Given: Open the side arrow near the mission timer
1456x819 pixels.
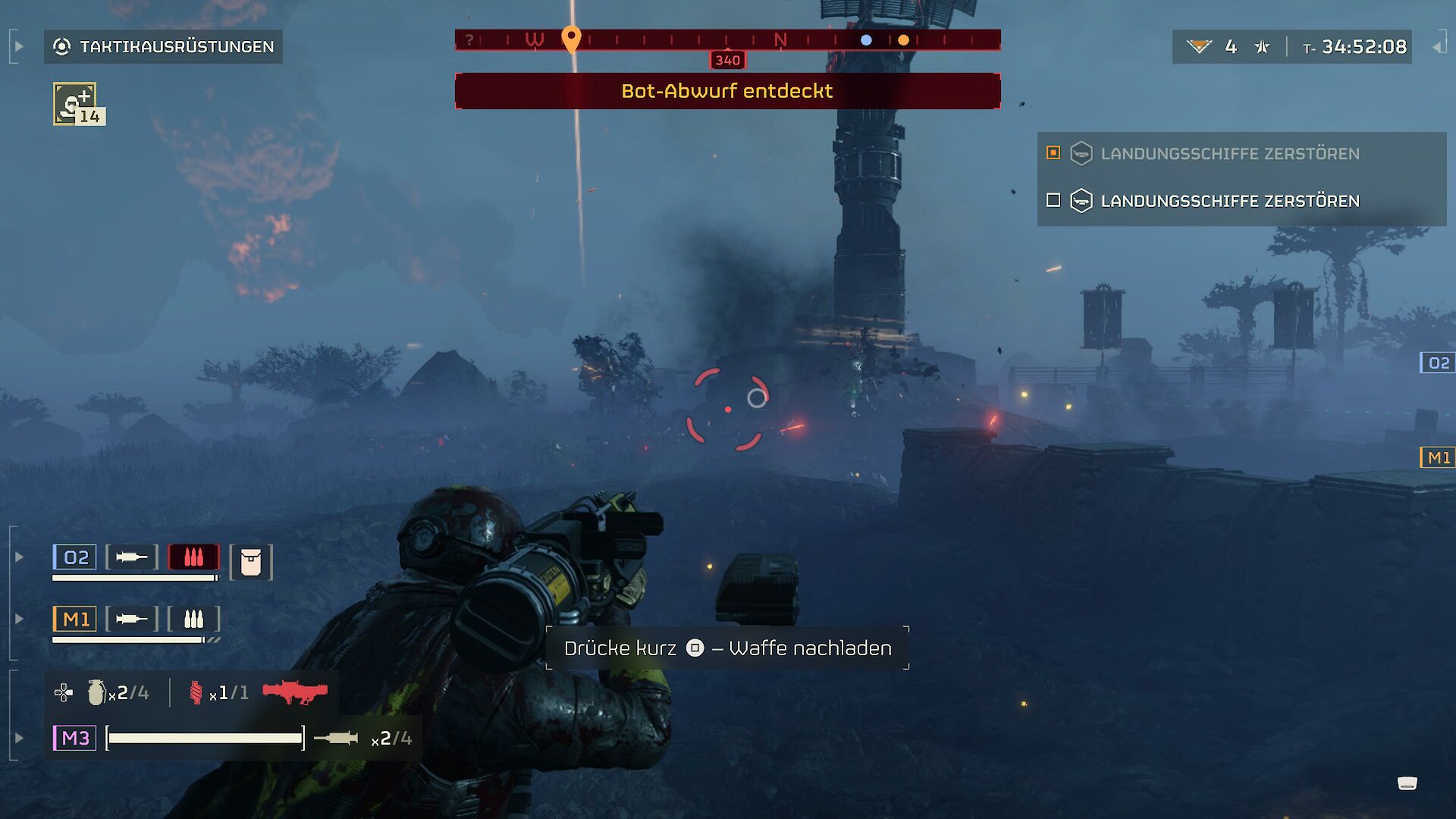Looking at the screenshot, I should tap(1439, 47).
